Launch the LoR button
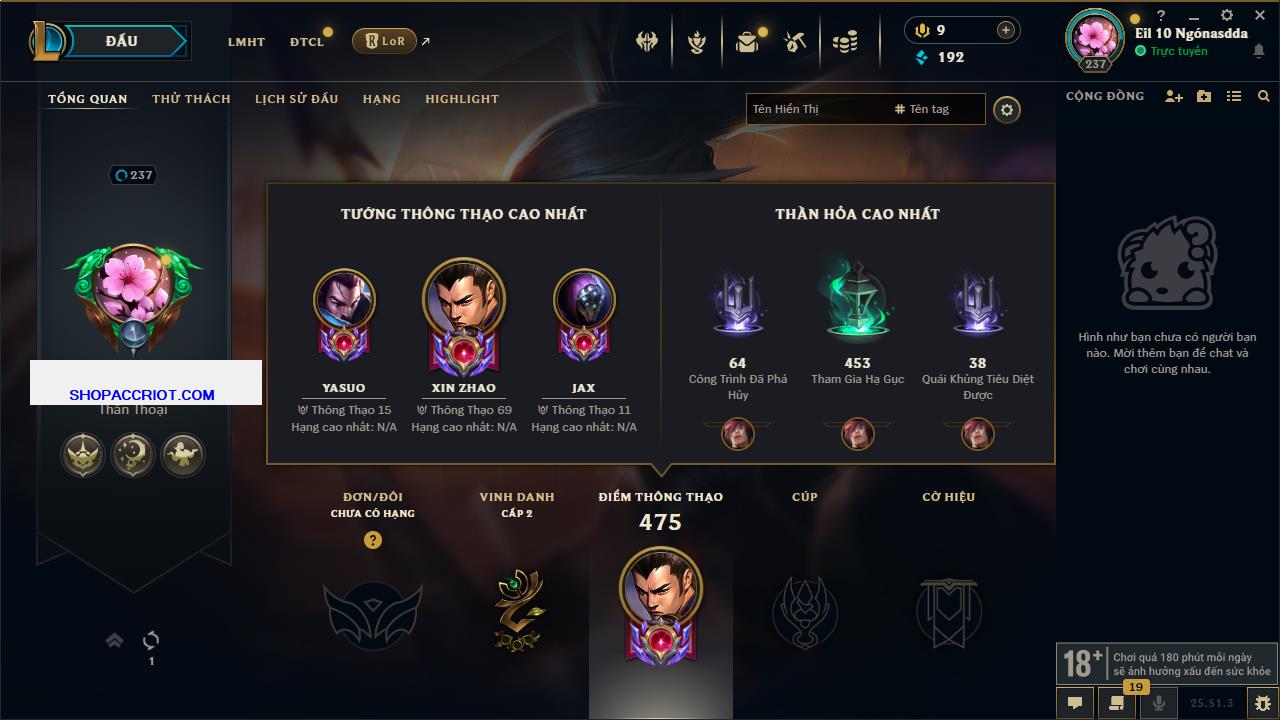This screenshot has width=1280, height=720. (x=384, y=41)
